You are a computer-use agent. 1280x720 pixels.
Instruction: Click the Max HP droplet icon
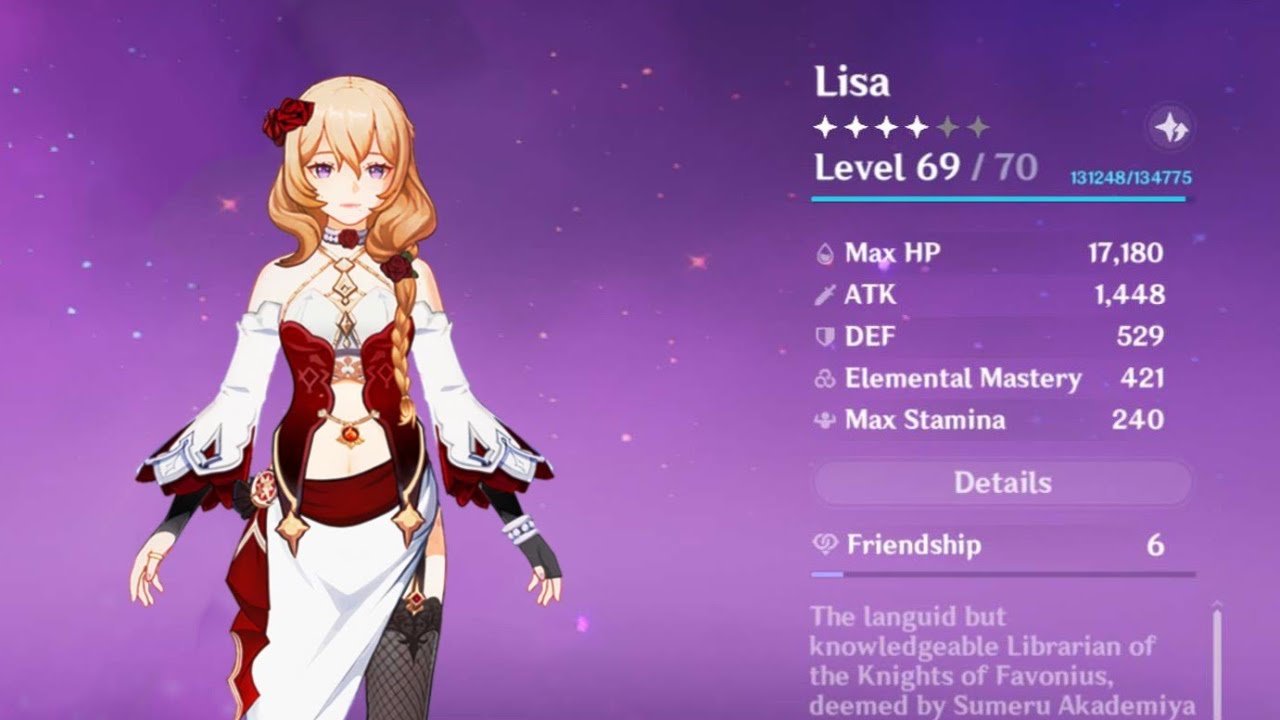pos(823,253)
